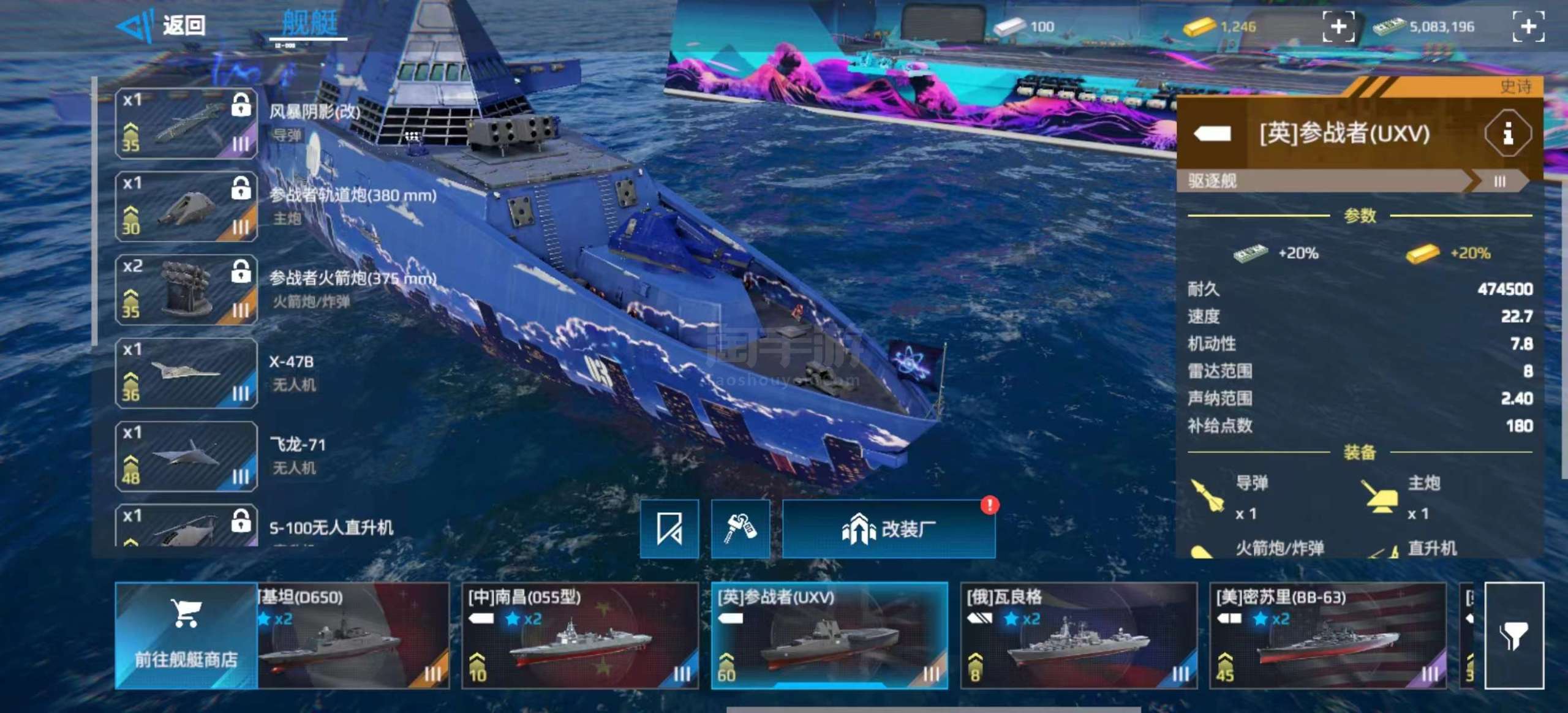Select the 参战者(UXV) ship card
1568x713 pixels.
click(x=829, y=635)
